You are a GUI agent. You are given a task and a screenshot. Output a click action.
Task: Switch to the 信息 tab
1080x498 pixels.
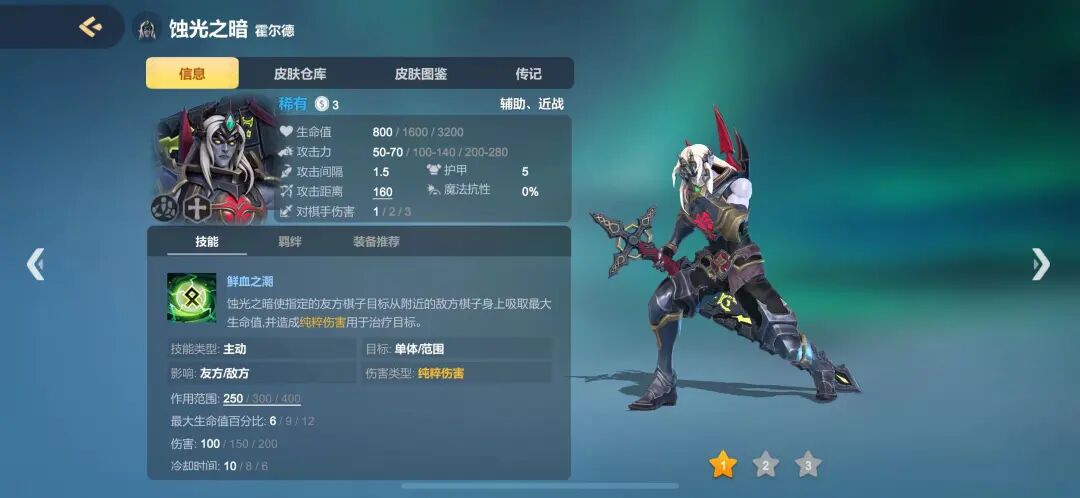click(192, 73)
